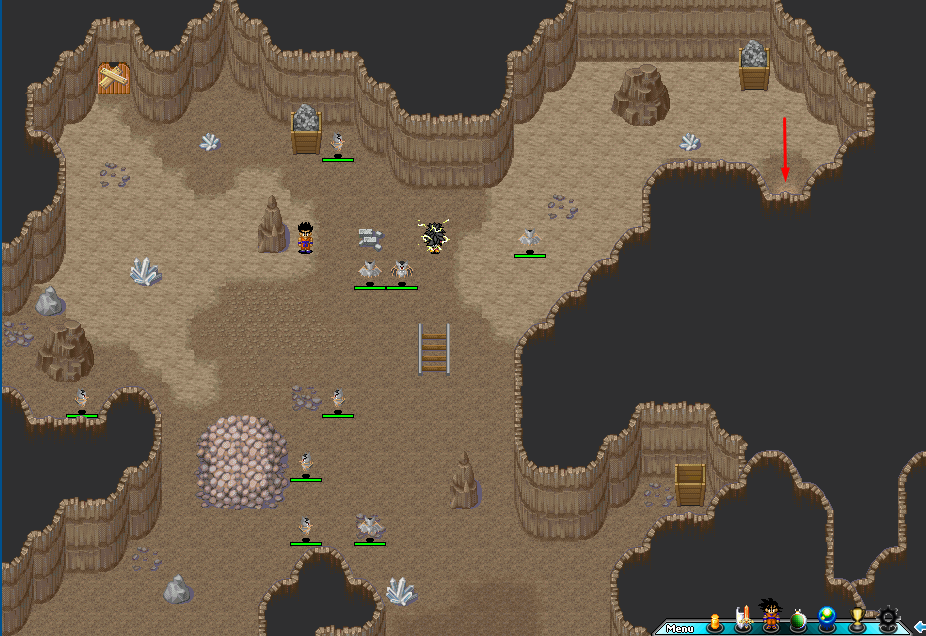Click the Menu label on the bar
The image size is (926, 636).
[x=680, y=629]
